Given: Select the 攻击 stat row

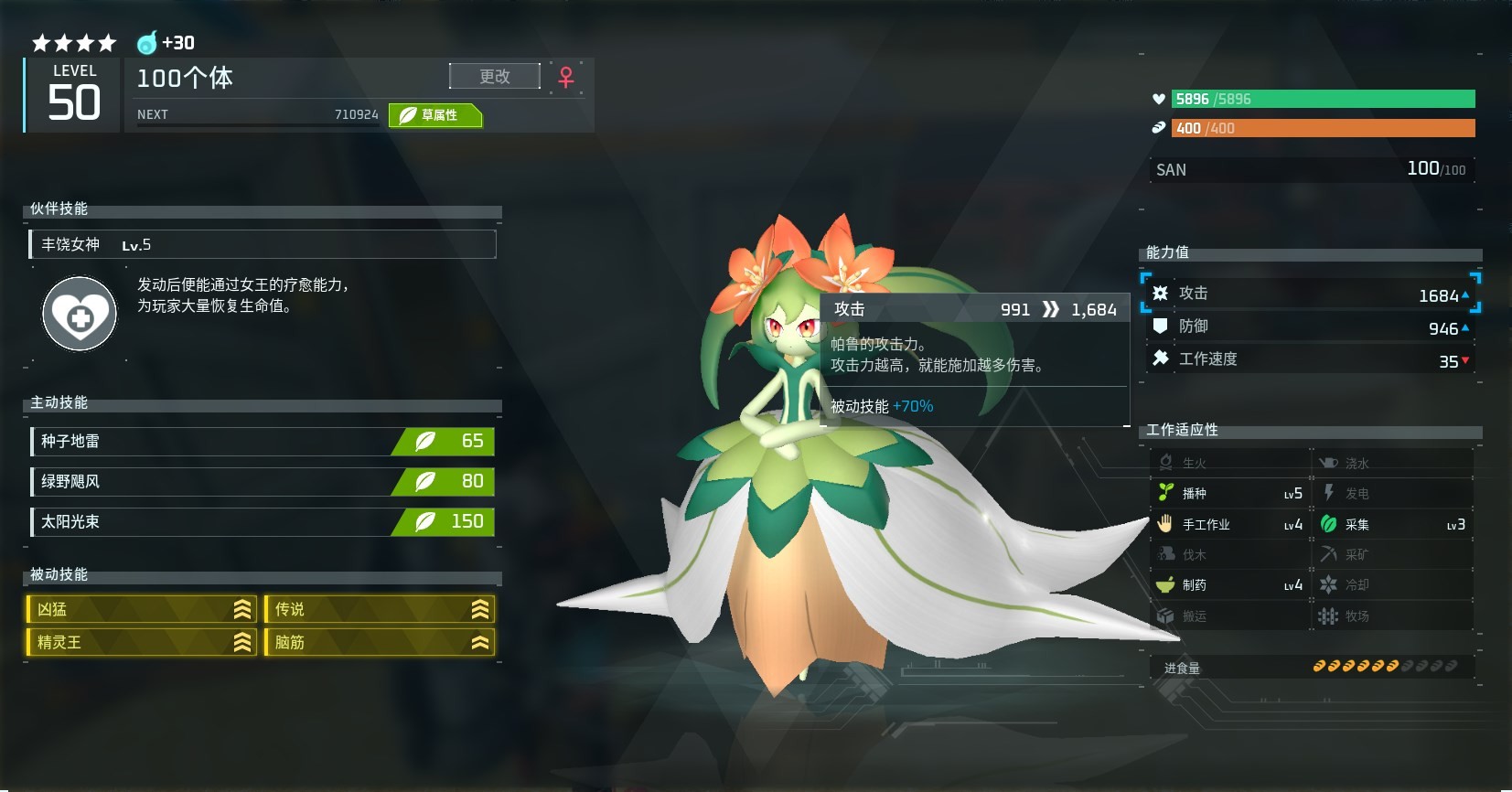Looking at the screenshot, I should pyautogui.click(x=1310, y=294).
